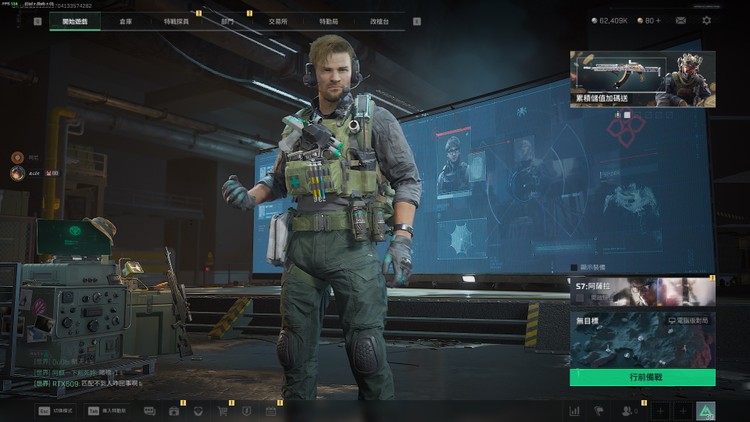Open the 特勤局 tab
This screenshot has width=750, height=422.
coord(328,20)
